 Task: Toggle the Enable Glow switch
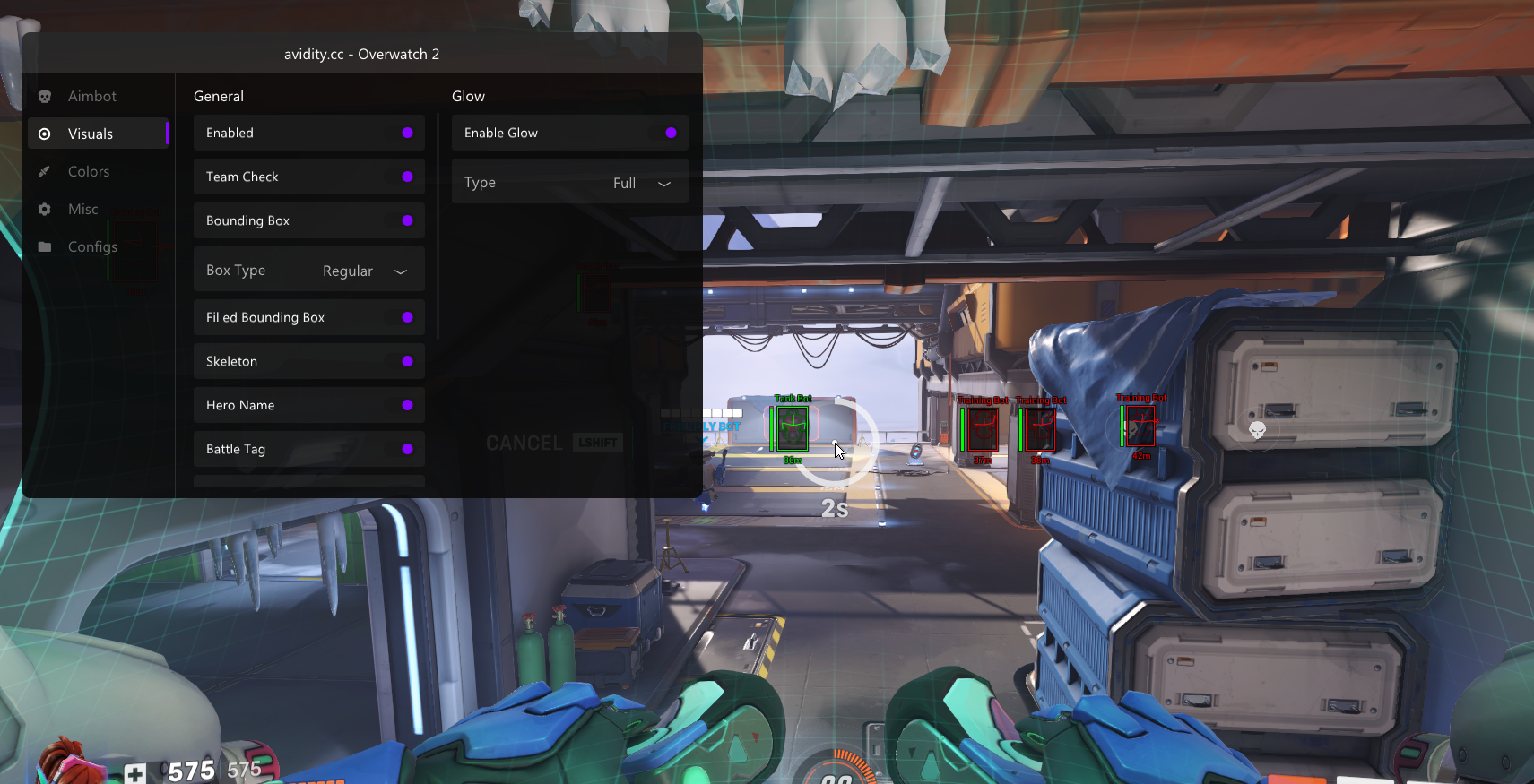point(670,133)
